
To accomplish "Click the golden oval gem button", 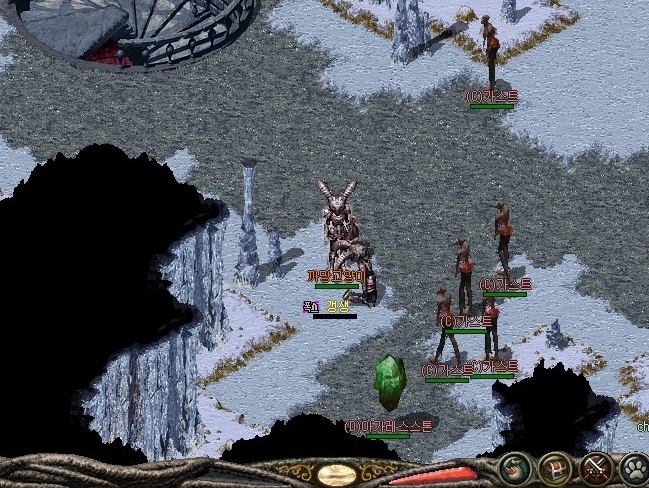I will pos(338,474).
